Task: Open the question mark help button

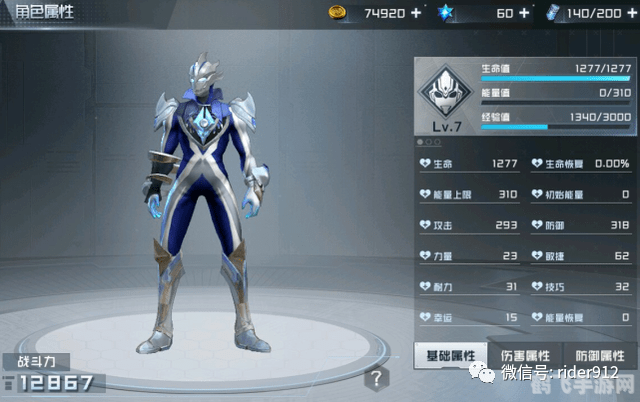Action: [375, 378]
